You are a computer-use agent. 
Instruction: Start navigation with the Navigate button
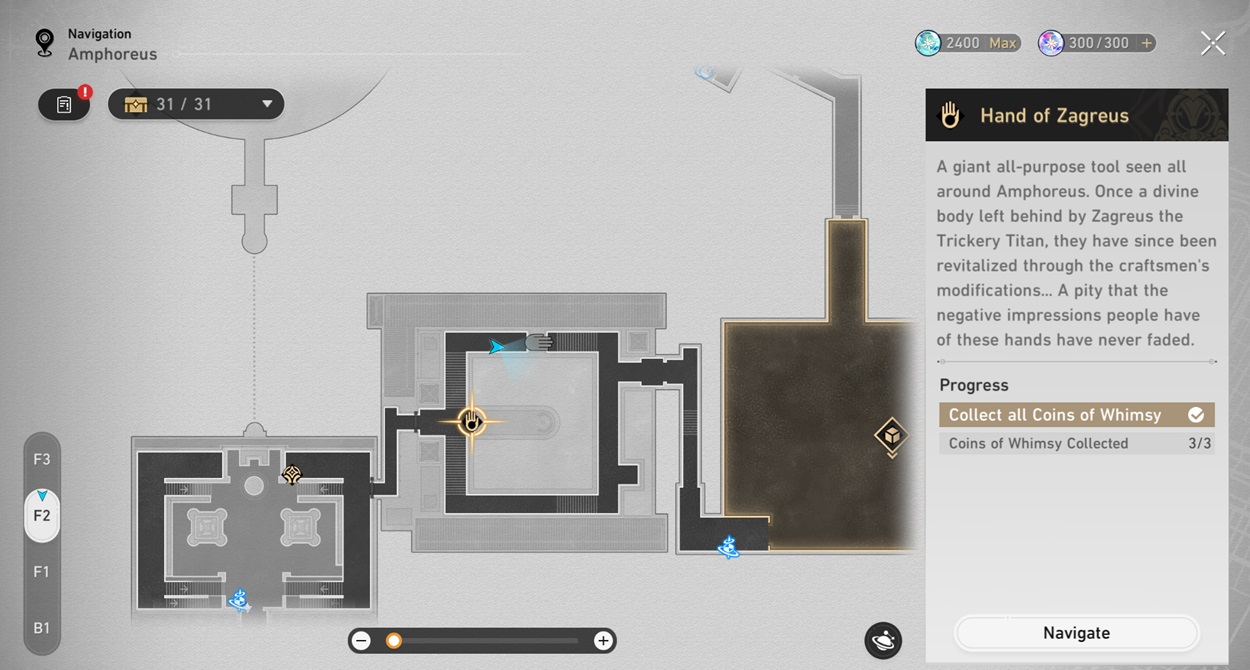(1076, 633)
